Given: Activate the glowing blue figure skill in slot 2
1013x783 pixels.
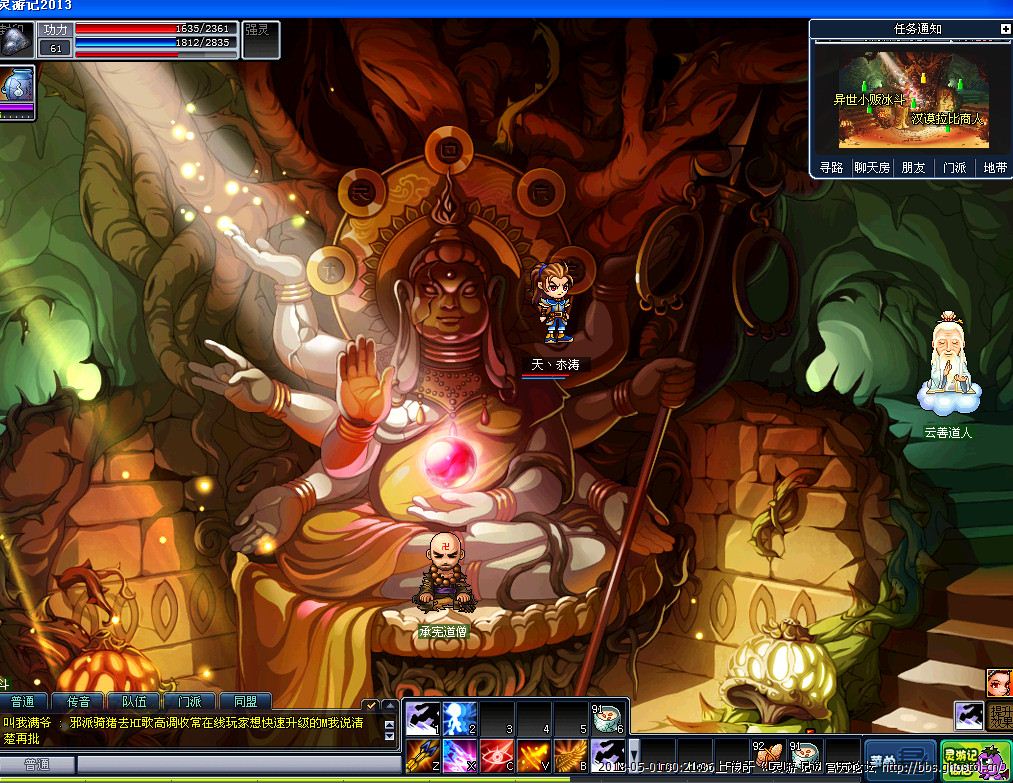Looking at the screenshot, I should (x=459, y=719).
